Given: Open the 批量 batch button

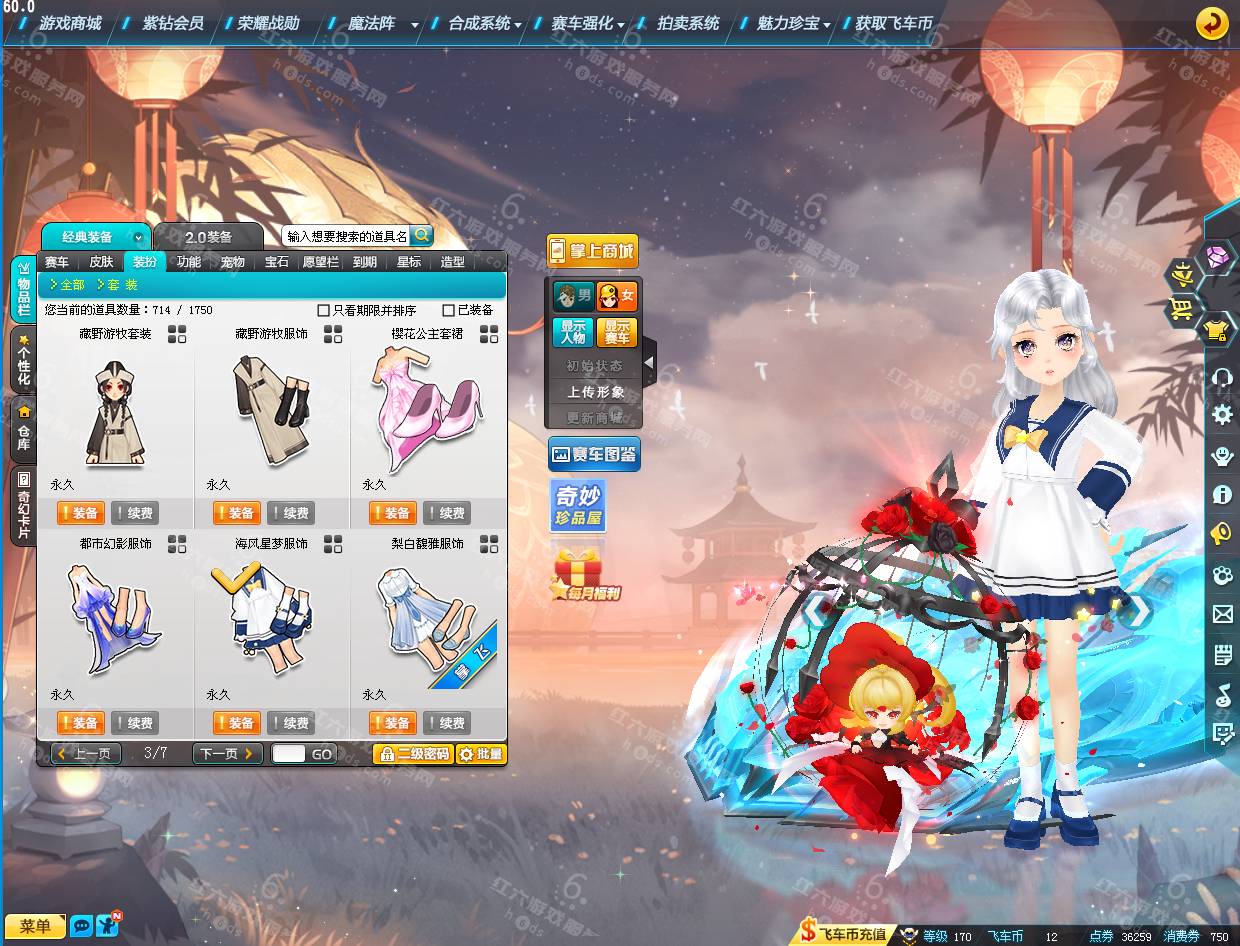Looking at the screenshot, I should coord(481,754).
